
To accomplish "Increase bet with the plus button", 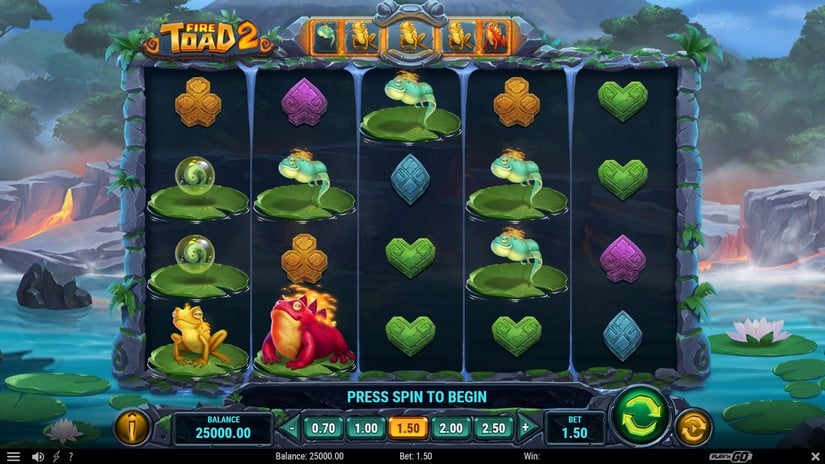I will click(x=525, y=428).
